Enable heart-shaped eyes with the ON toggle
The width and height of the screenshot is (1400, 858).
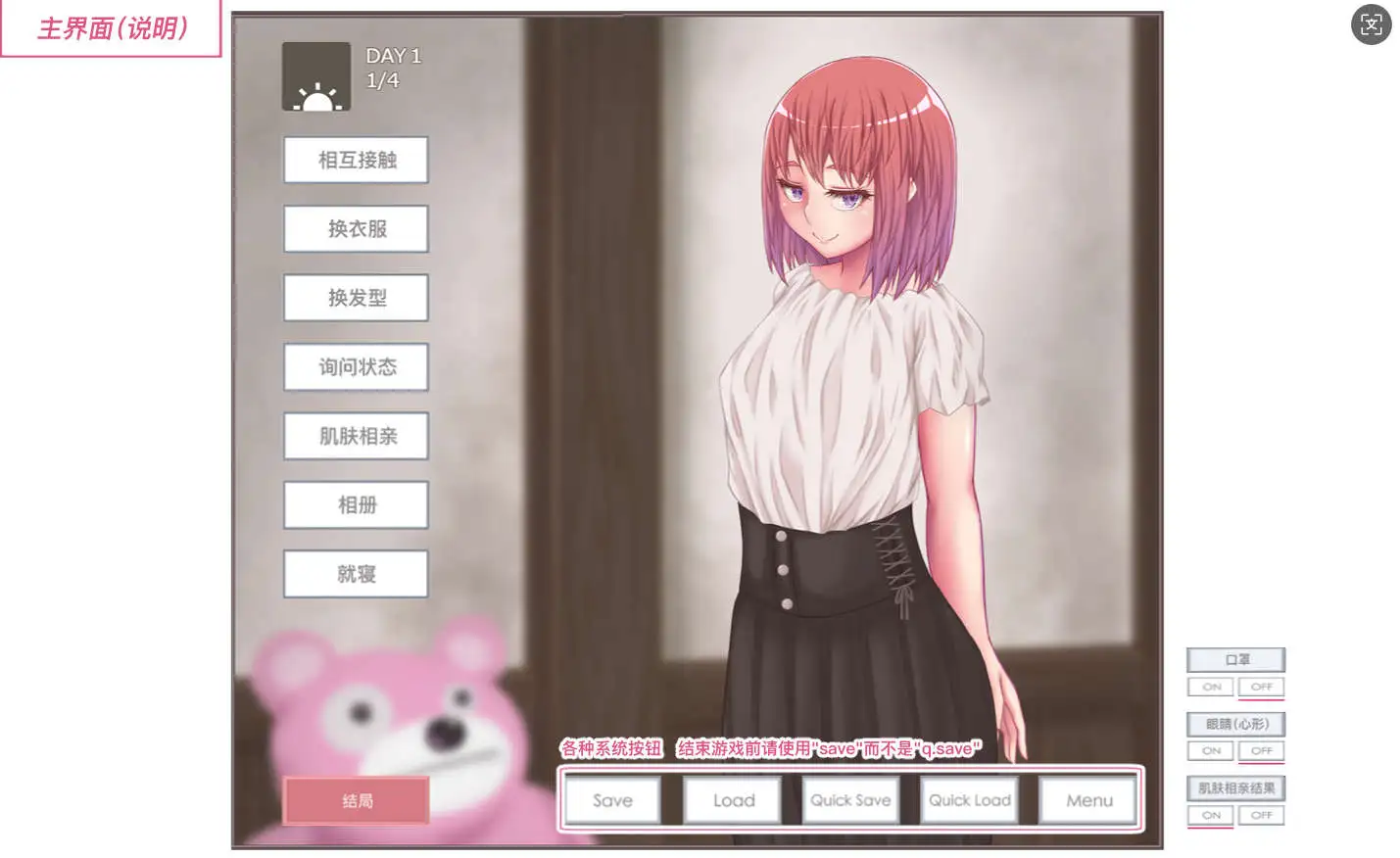tap(1211, 751)
